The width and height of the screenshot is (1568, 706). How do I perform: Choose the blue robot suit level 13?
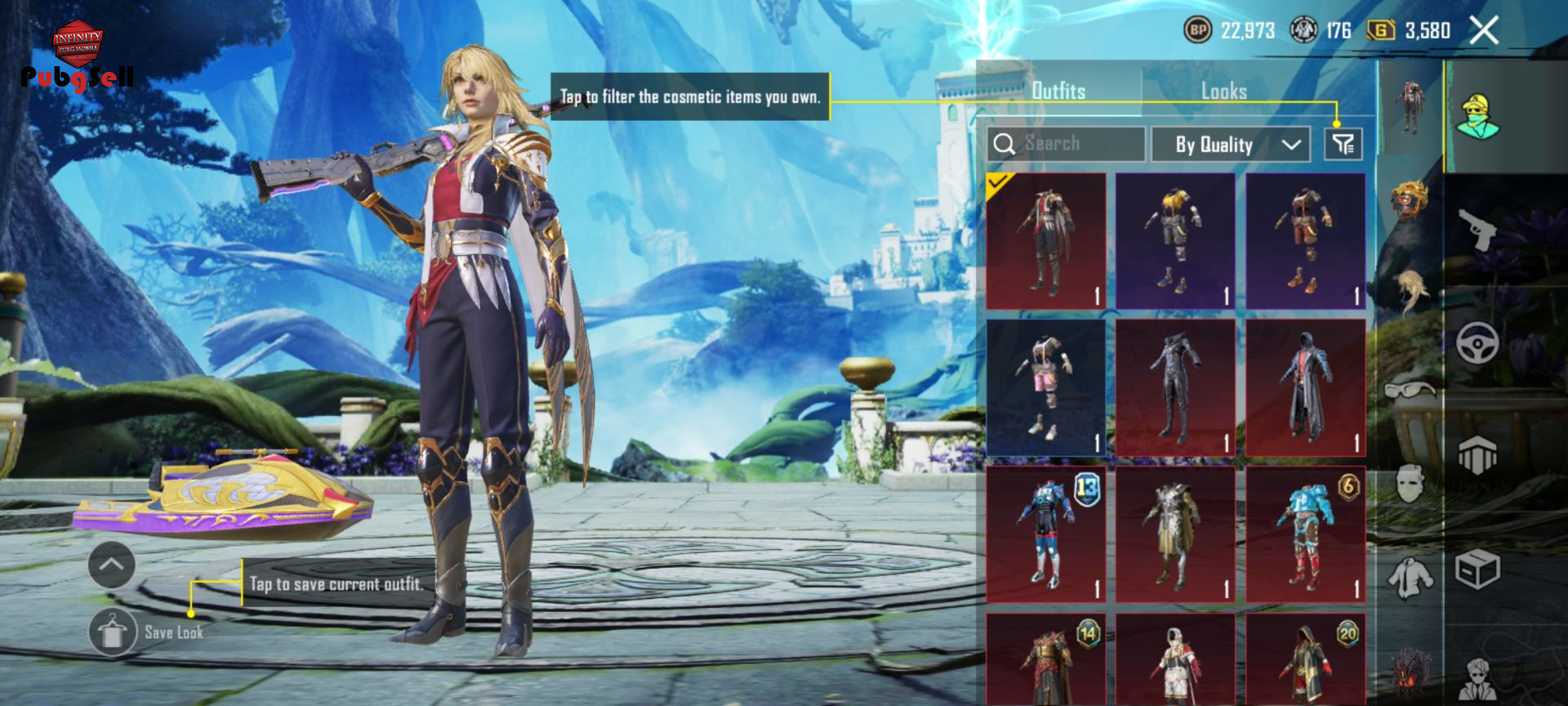coord(1045,534)
